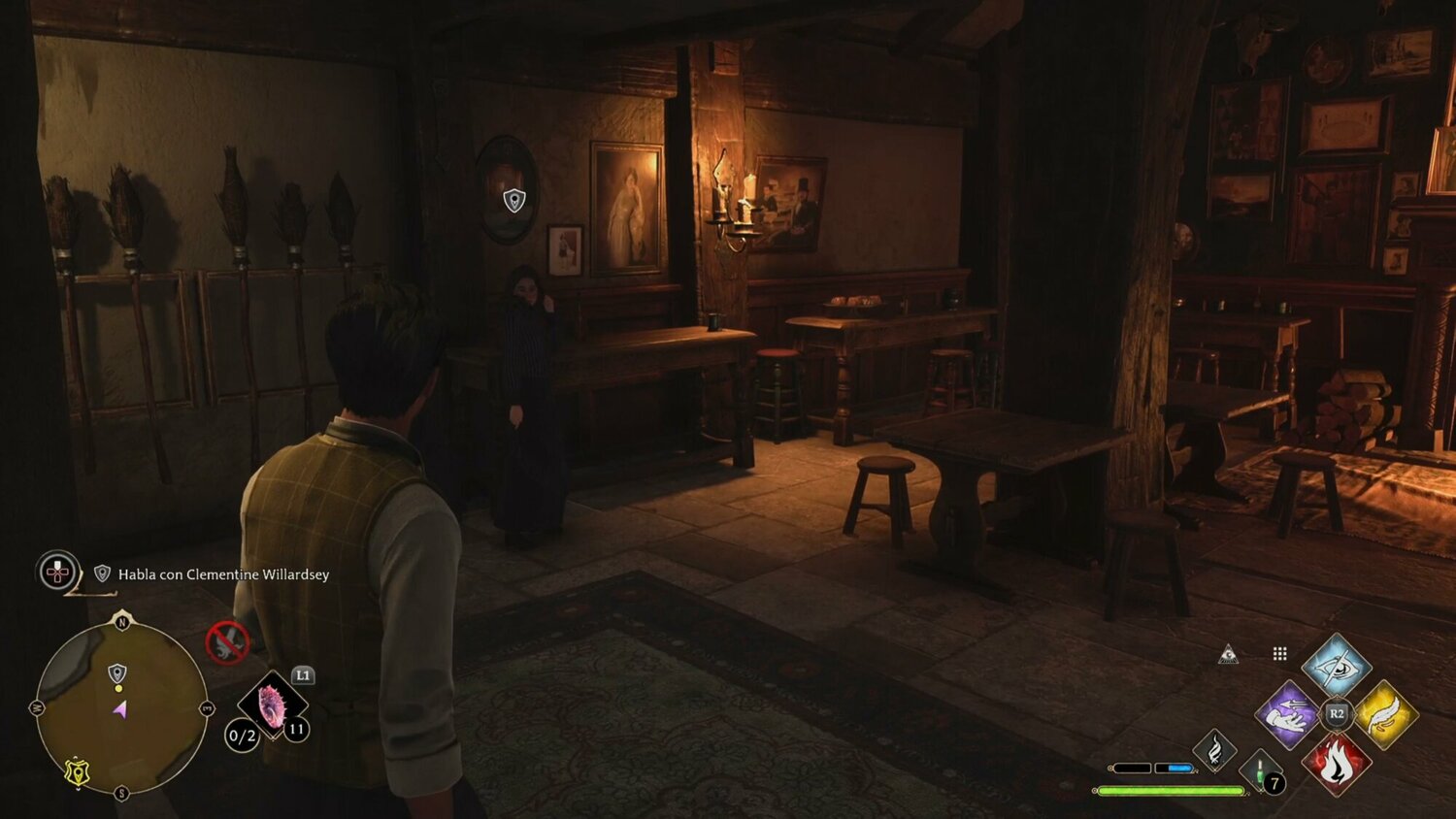Select the red Incendio fire spell icon
Screen dimensions: 1456x819
1338,765
